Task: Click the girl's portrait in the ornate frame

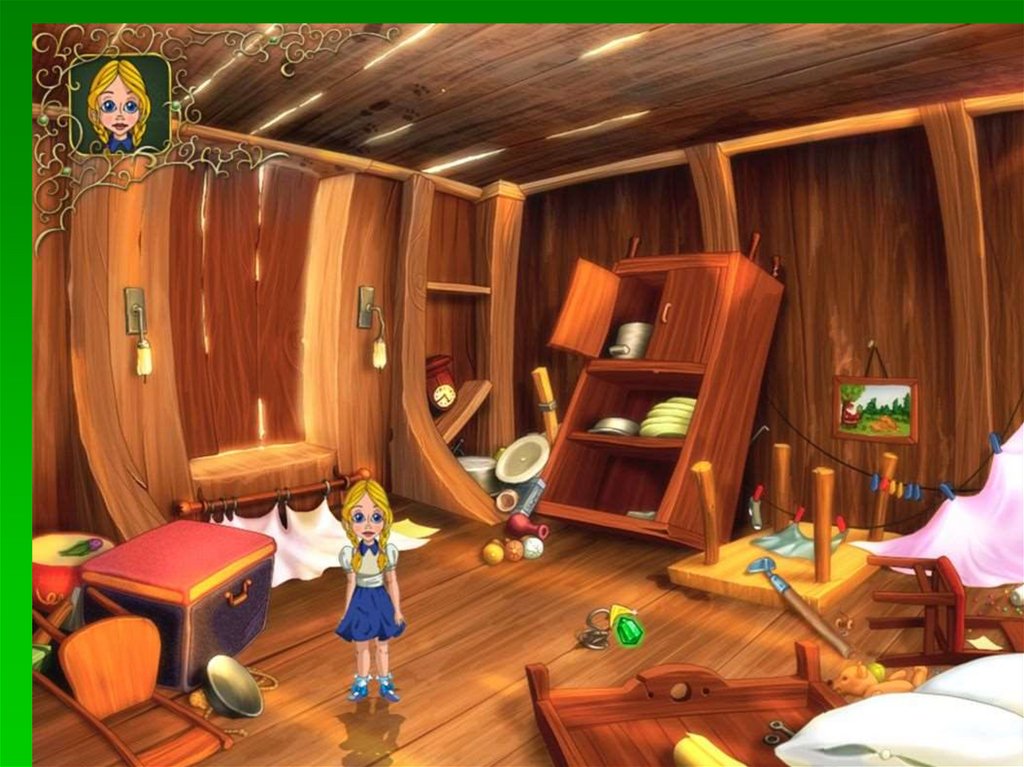Action: pyautogui.click(x=119, y=105)
